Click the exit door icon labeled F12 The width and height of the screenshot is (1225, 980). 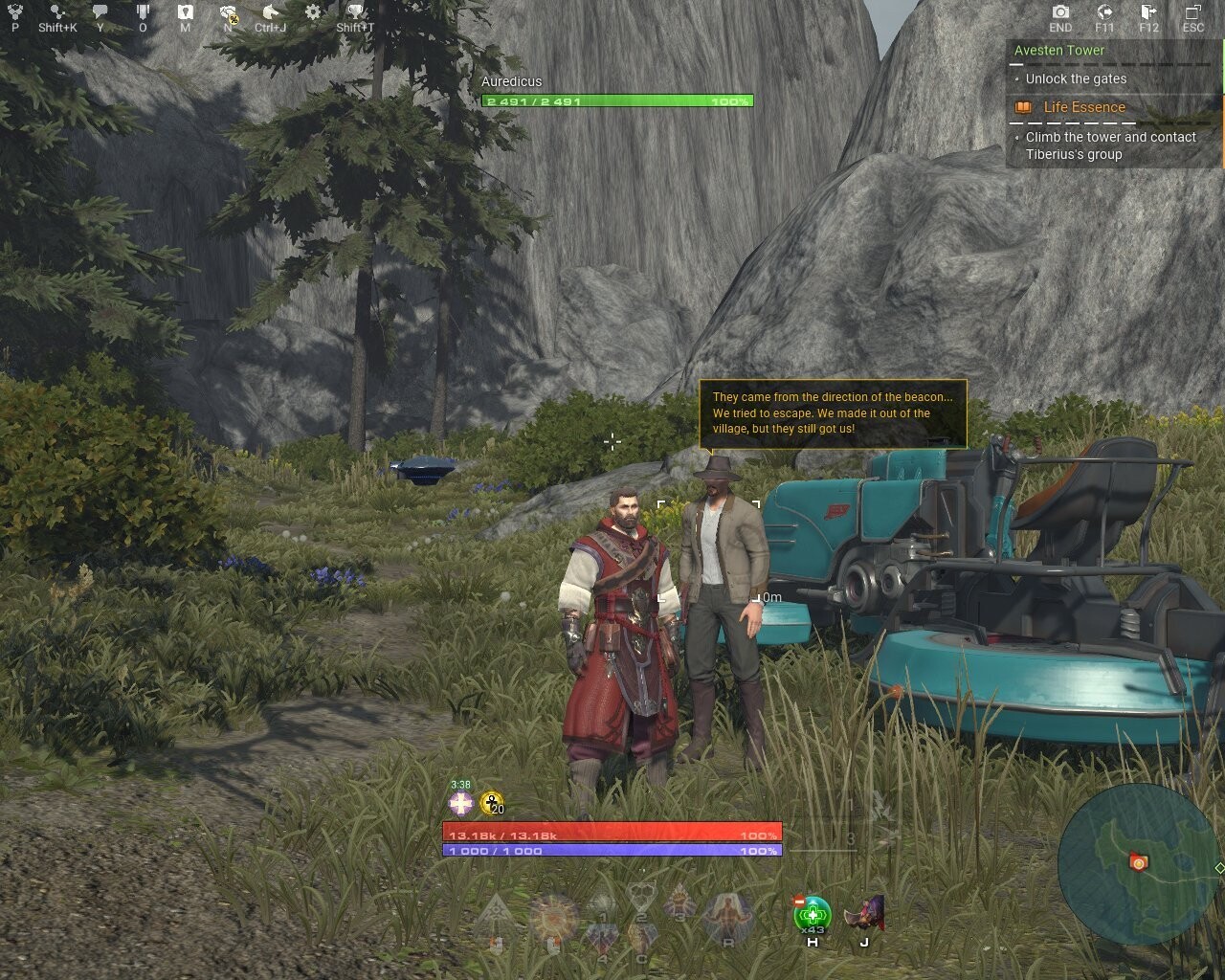pos(1148,12)
